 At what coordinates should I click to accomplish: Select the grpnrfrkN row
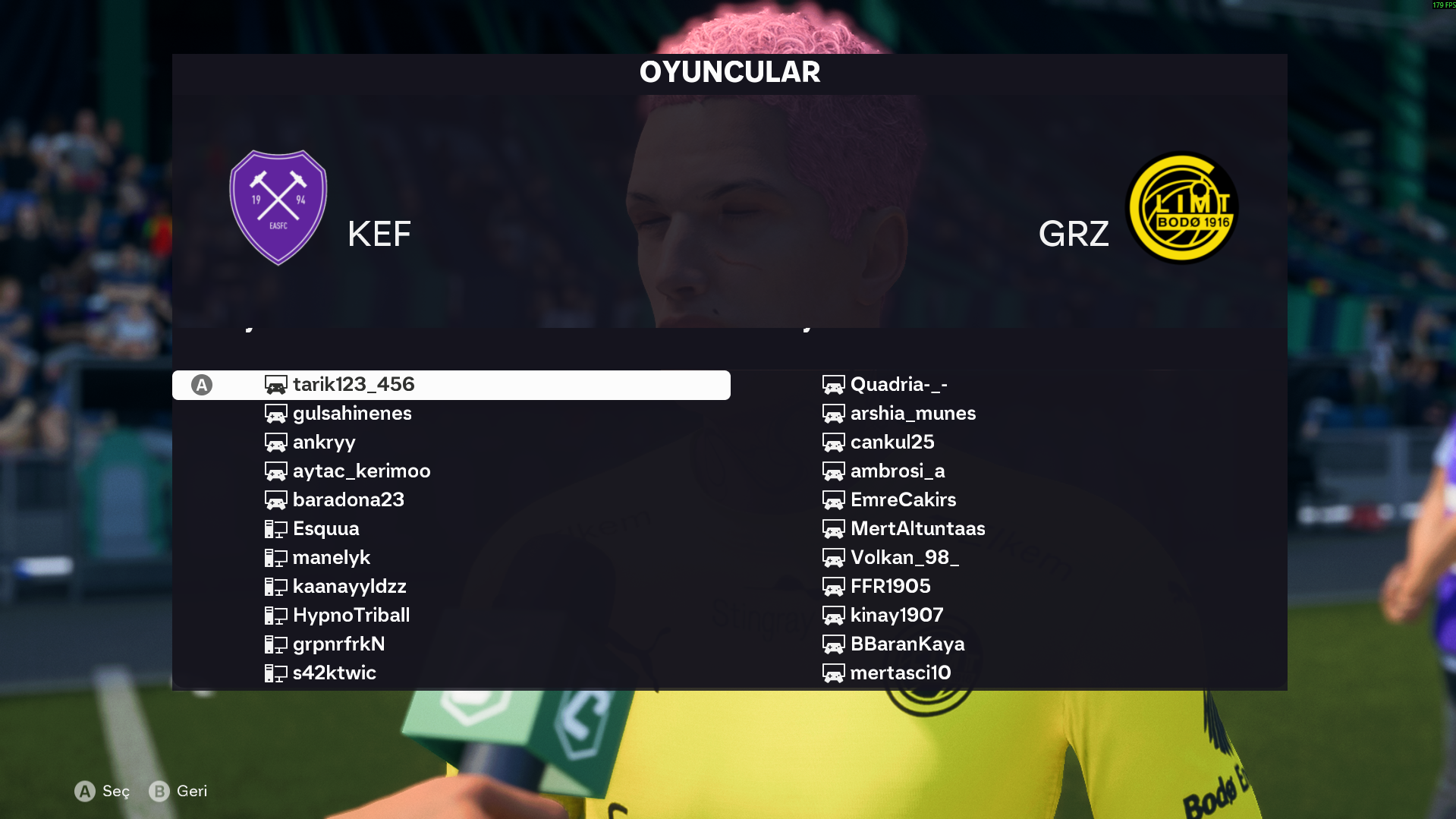(x=338, y=644)
